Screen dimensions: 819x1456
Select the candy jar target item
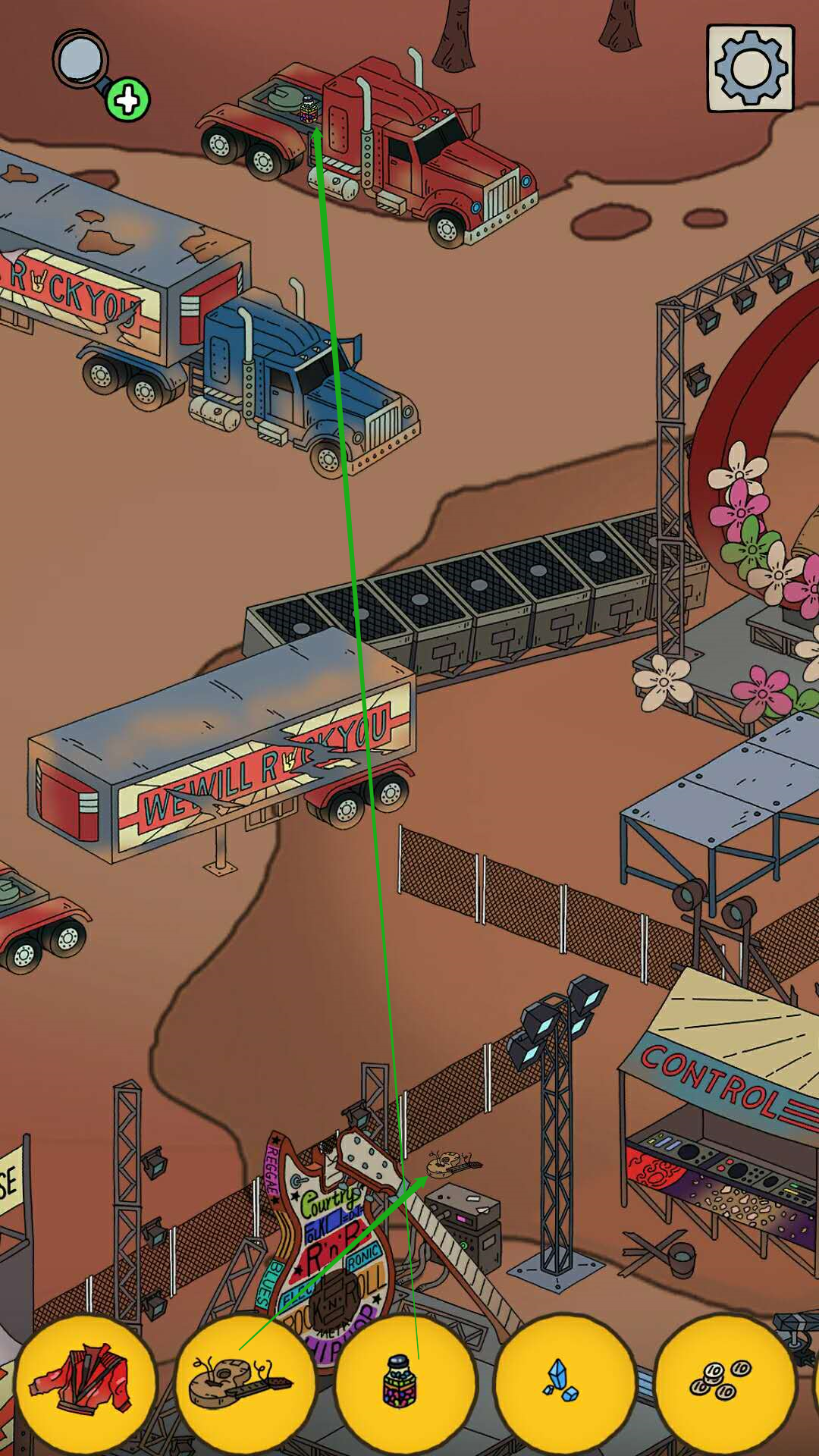tap(403, 1382)
